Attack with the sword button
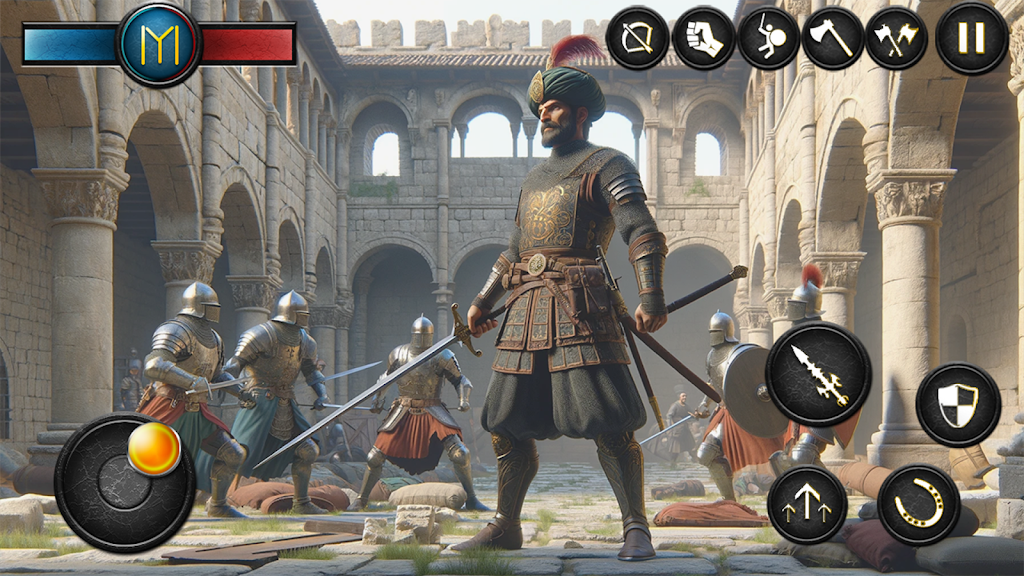 tap(818, 374)
